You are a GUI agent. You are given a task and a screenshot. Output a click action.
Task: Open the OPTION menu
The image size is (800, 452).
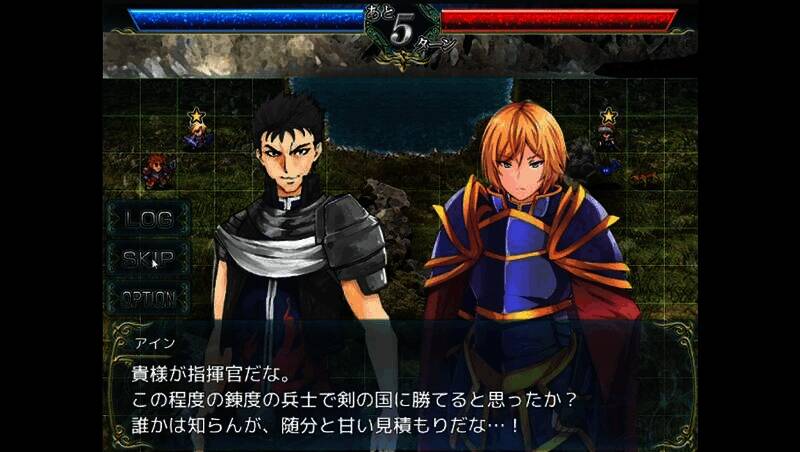tap(148, 298)
